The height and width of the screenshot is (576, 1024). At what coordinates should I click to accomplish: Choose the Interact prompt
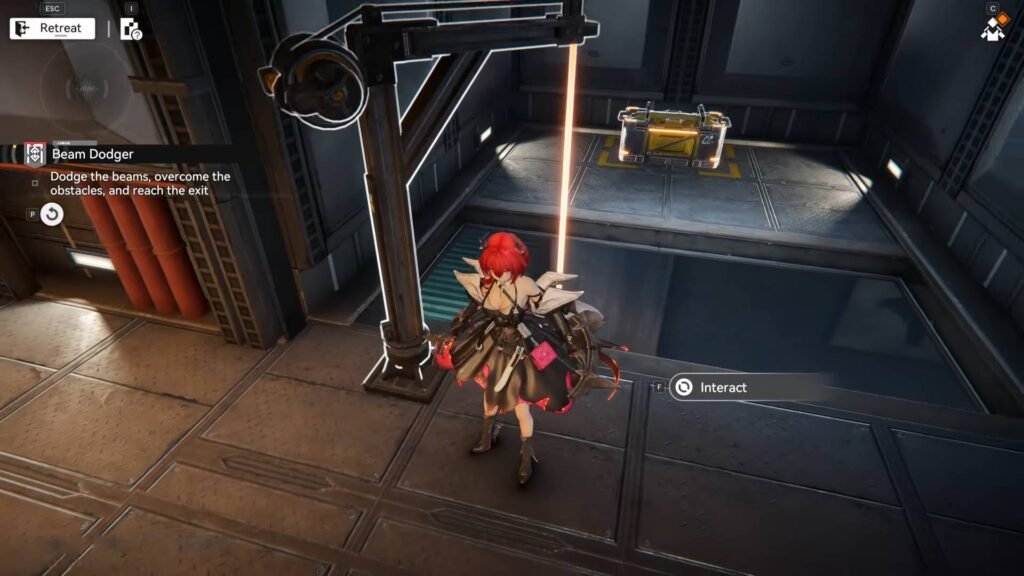[x=722, y=387]
